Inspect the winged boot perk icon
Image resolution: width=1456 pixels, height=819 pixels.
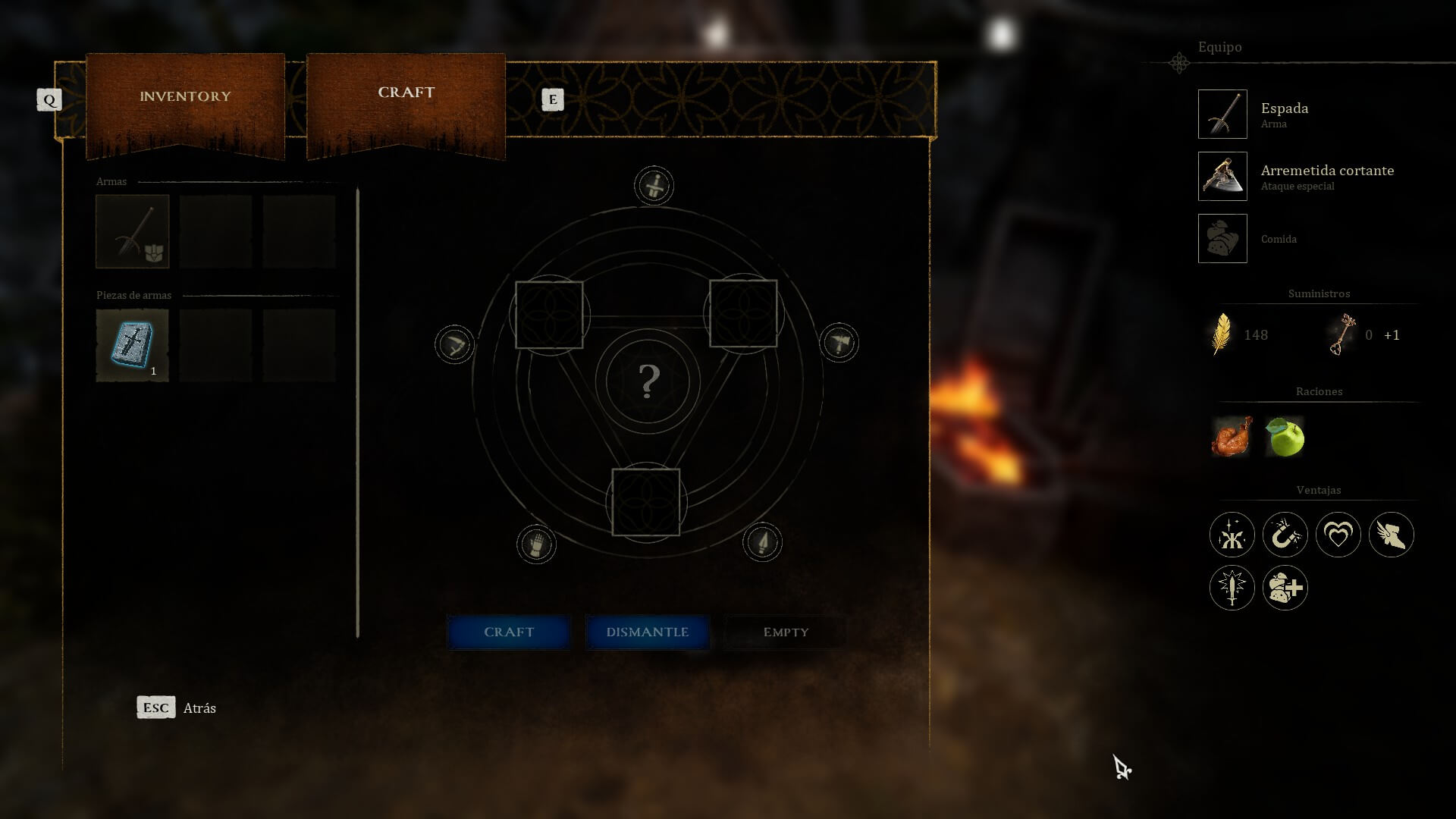point(1391,535)
